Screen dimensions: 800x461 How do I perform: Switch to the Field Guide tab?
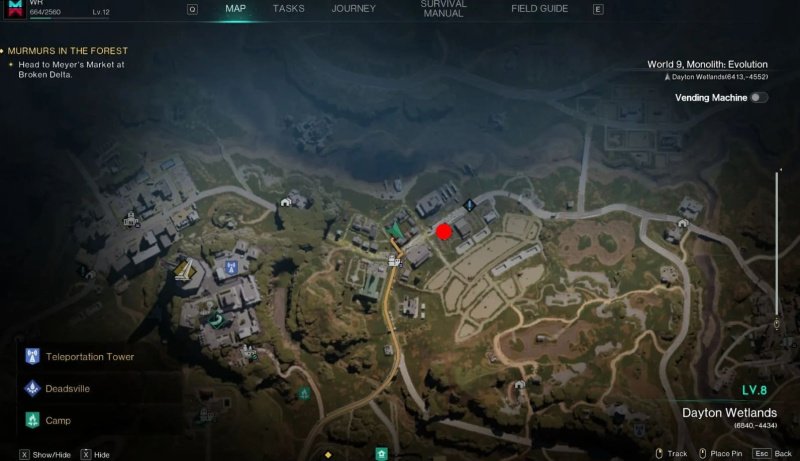tap(540, 9)
